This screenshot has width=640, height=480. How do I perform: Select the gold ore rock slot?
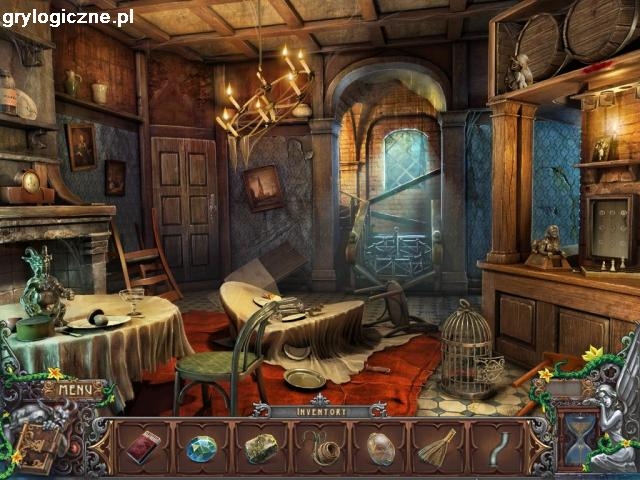pos(261,447)
